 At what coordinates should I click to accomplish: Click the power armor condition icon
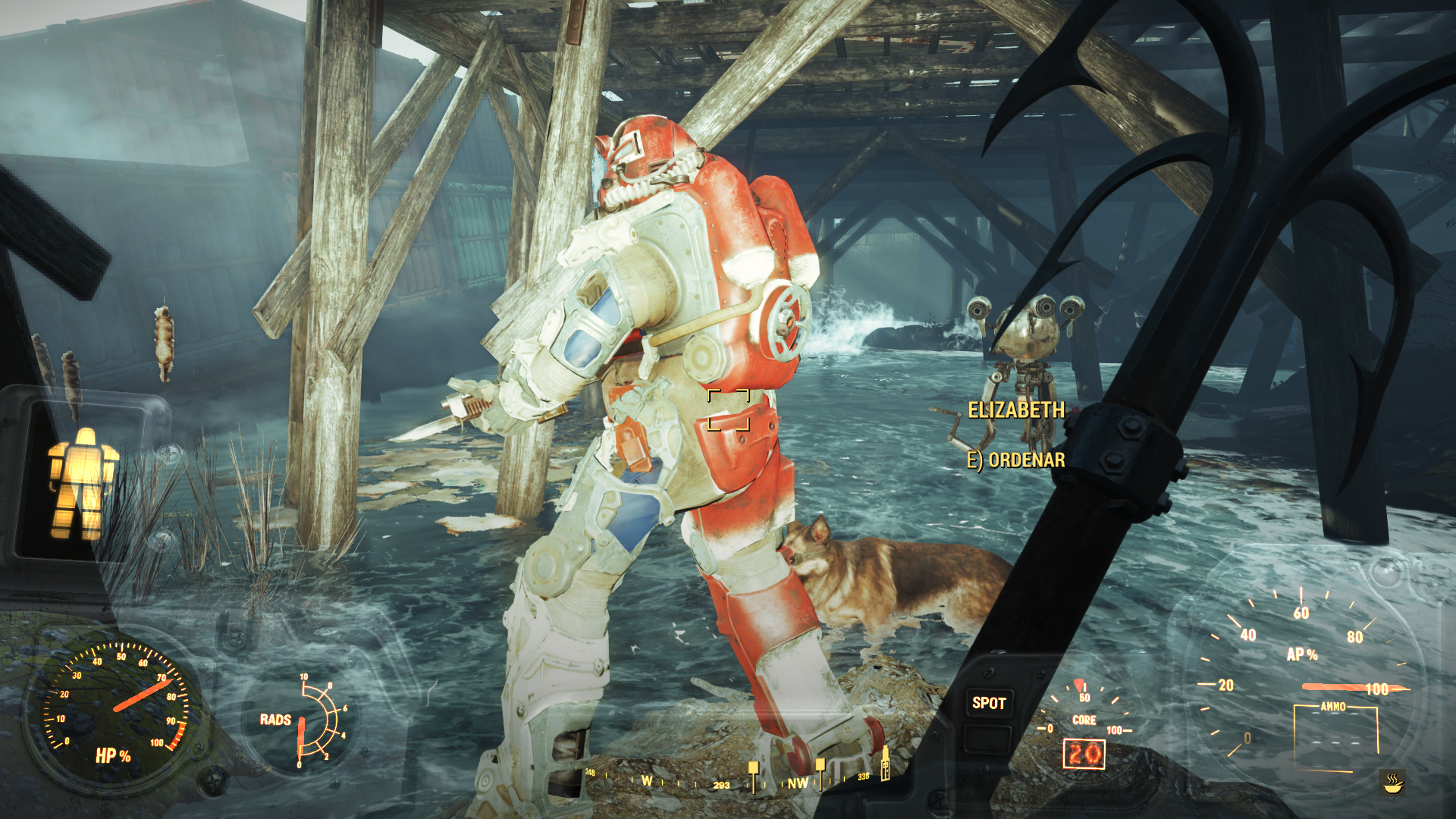(x=83, y=483)
